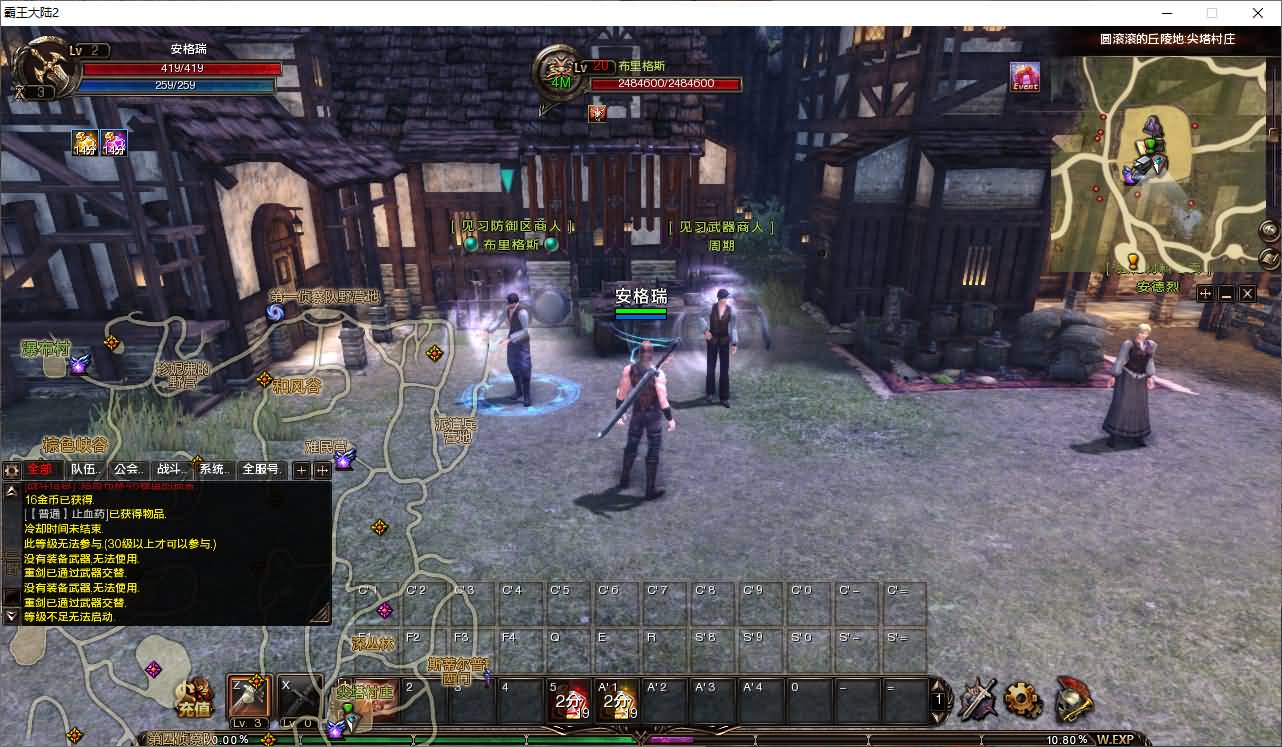Switch to the 队伍 chat tab
The width and height of the screenshot is (1282, 747).
[85, 470]
